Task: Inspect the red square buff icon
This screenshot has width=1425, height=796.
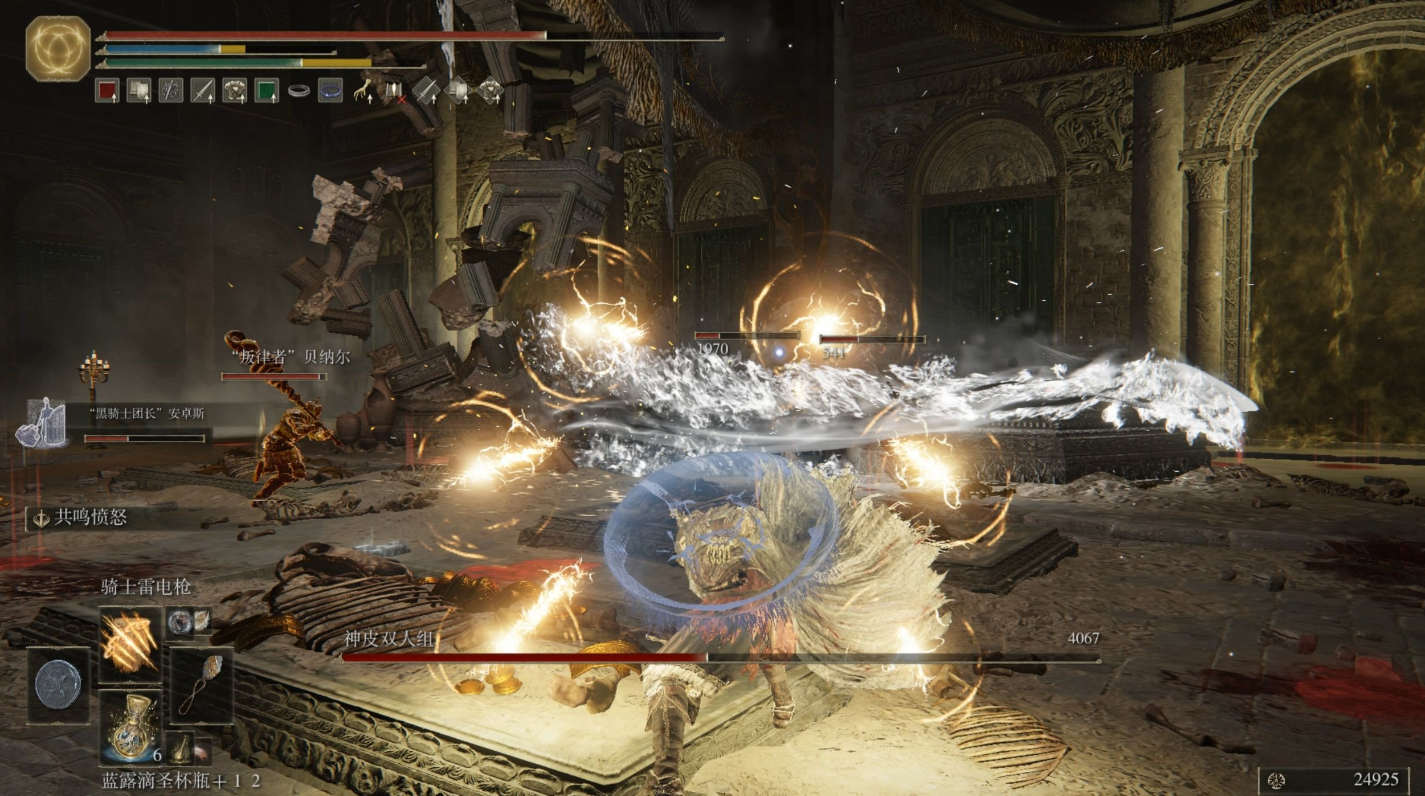Action: tap(107, 91)
